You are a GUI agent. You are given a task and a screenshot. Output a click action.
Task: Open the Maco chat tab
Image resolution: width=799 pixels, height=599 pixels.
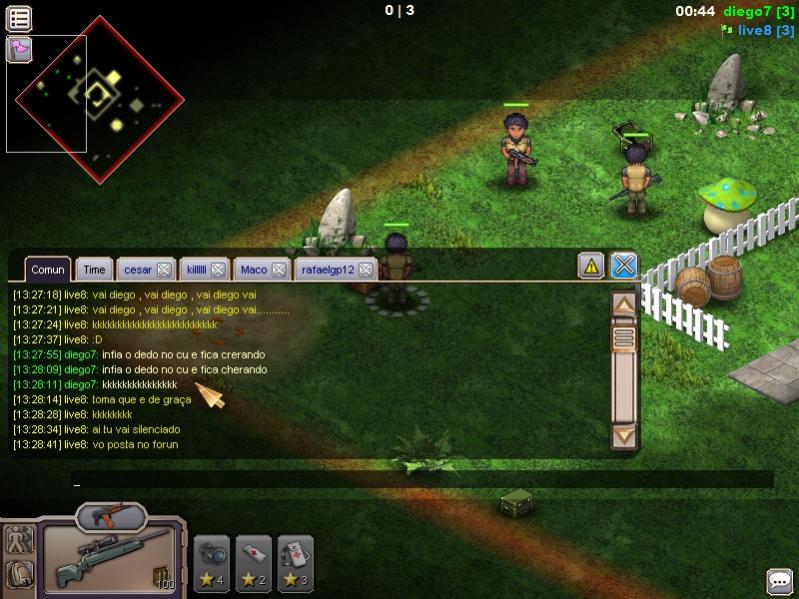(x=254, y=269)
